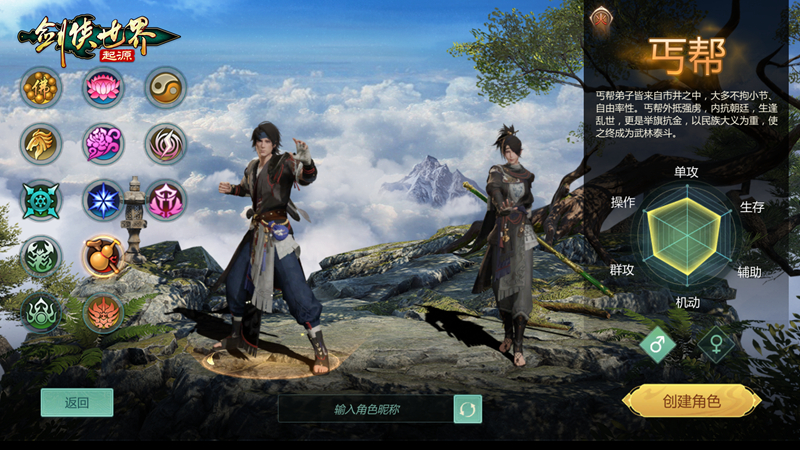
Task: Choose the blue ice star sect icon
Action: click(103, 200)
